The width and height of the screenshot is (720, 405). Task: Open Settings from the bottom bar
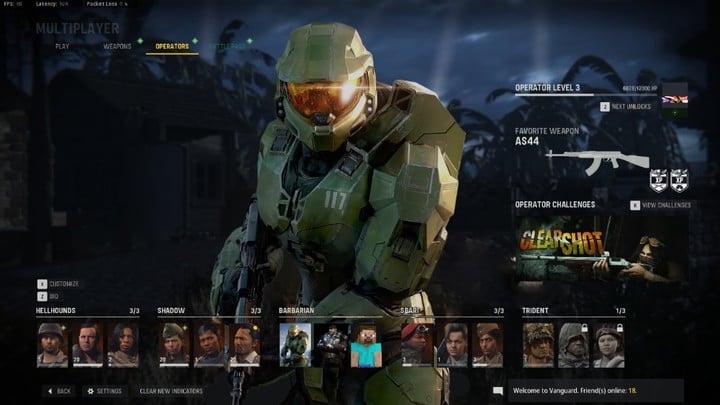(x=104, y=391)
